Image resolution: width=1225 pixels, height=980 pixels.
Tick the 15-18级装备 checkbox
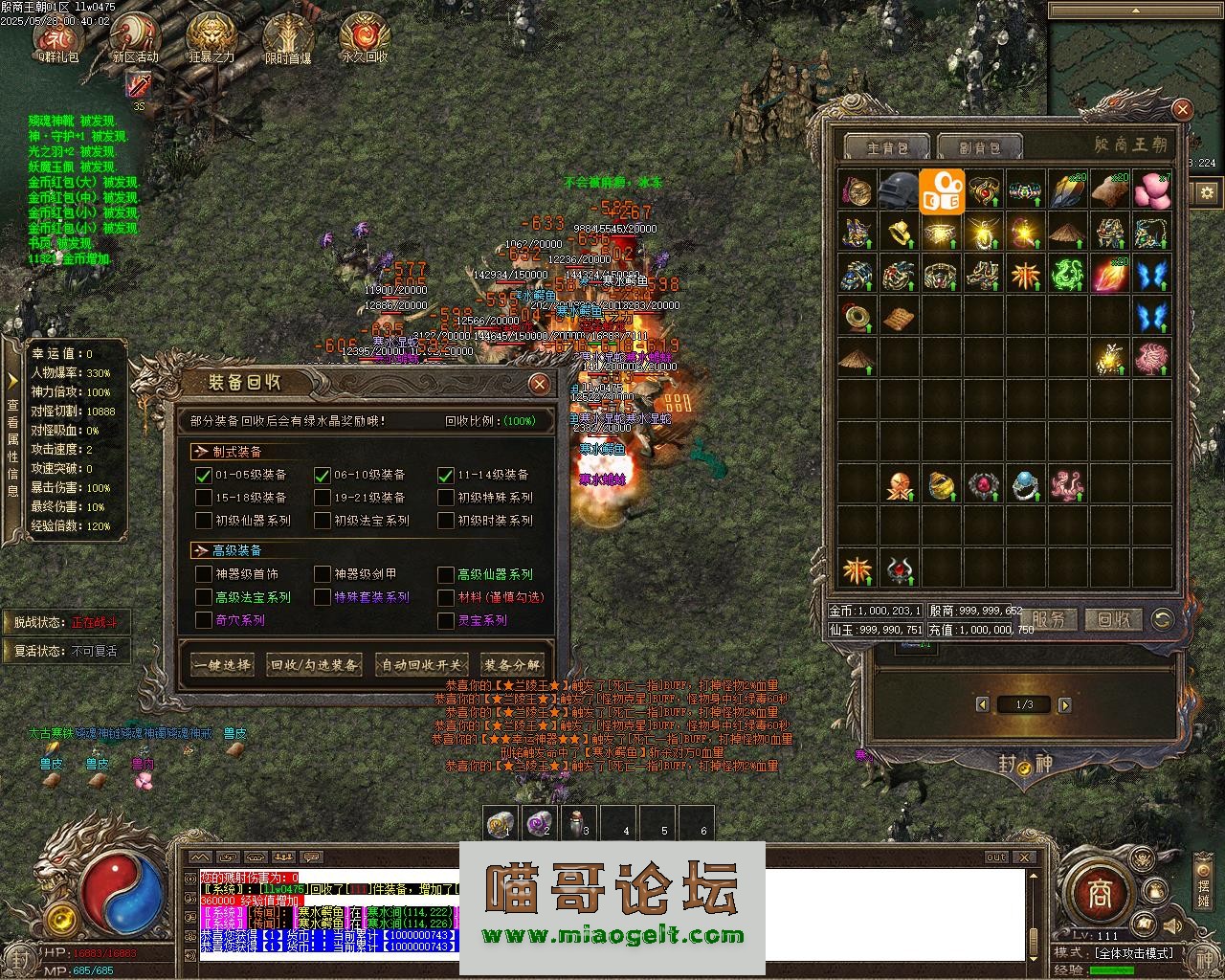point(203,498)
